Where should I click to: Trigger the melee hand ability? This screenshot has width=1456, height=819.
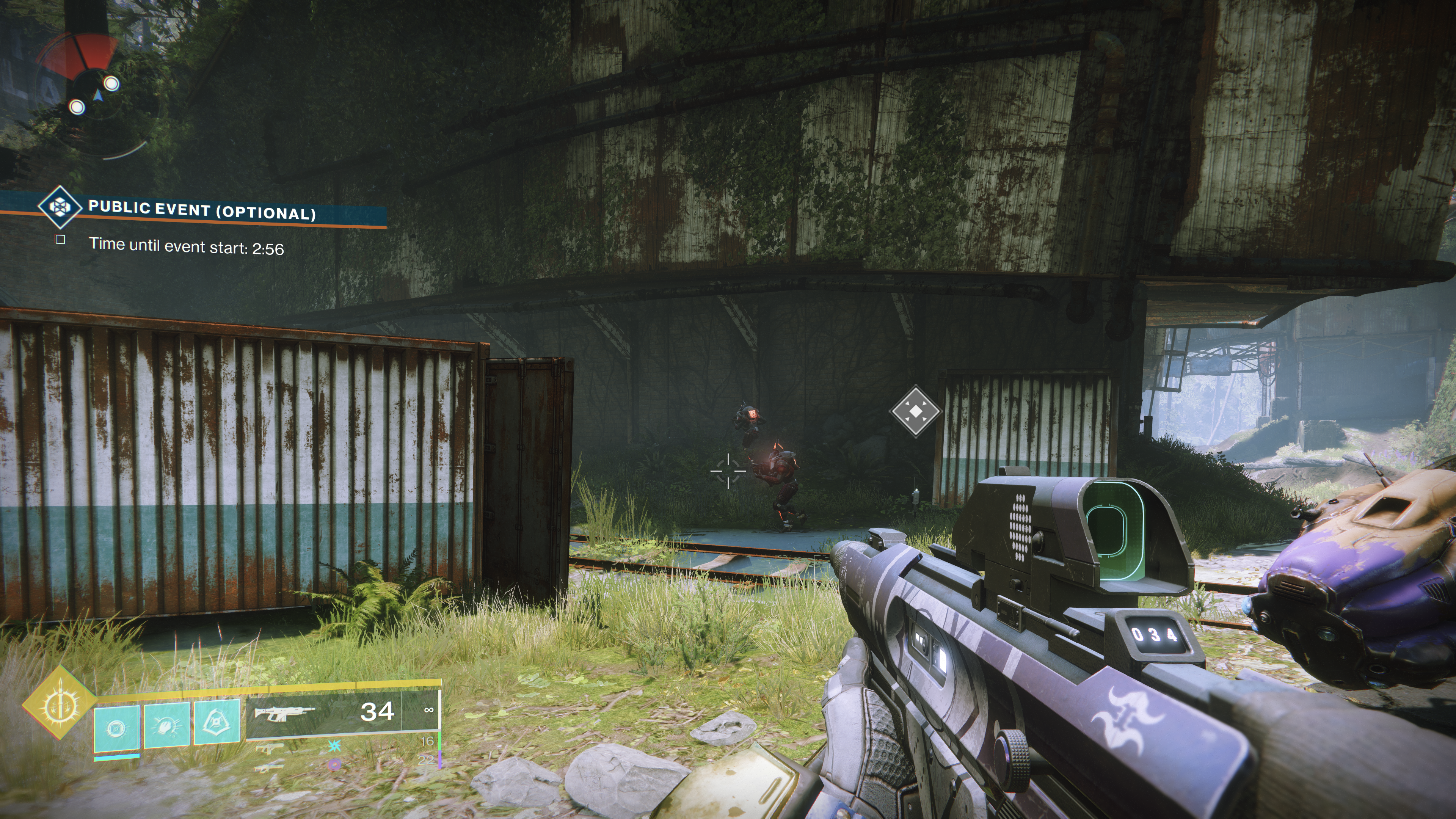tap(166, 725)
